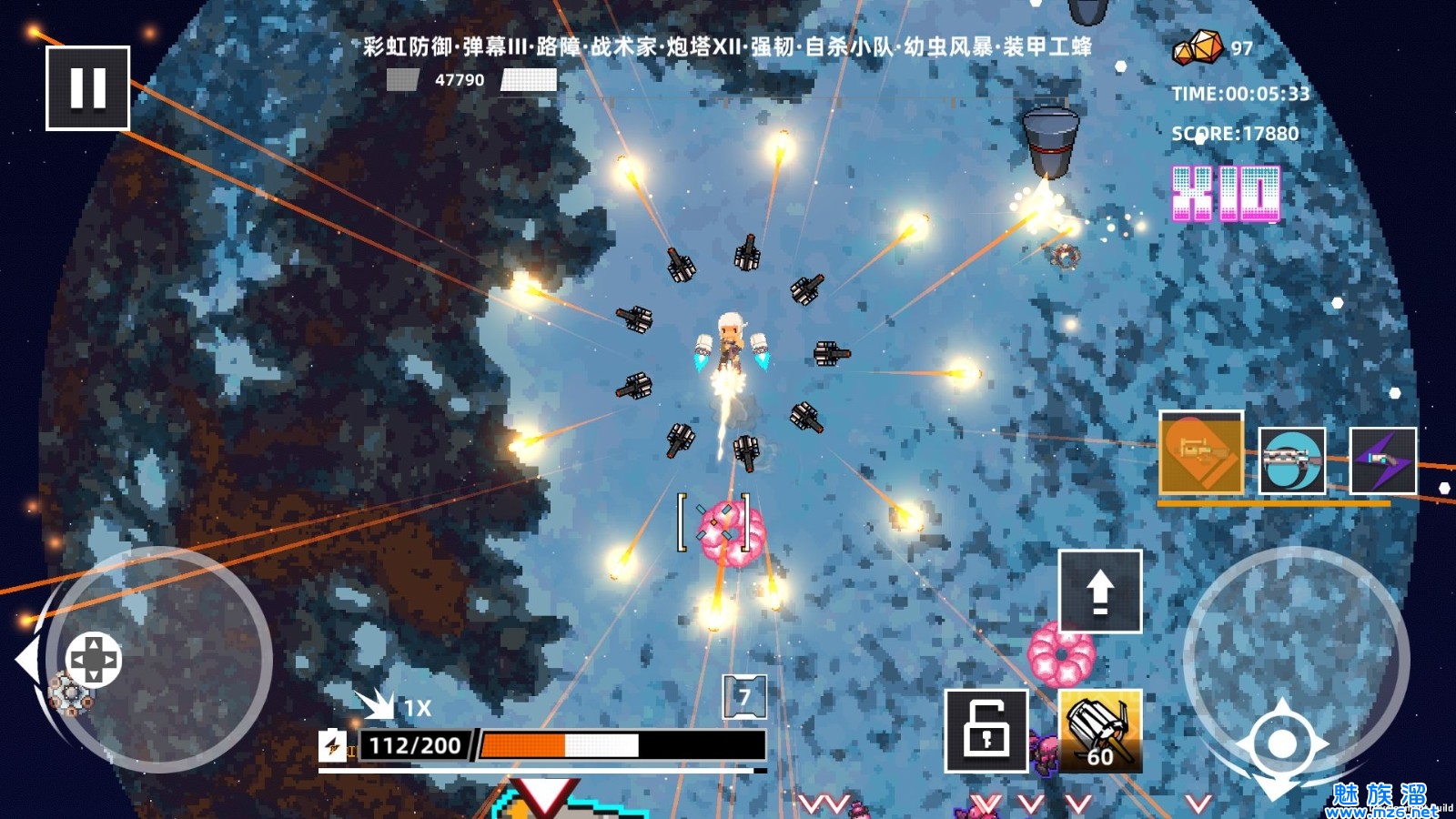Tap the up-arrow button
The width and height of the screenshot is (1456, 819).
(x=1100, y=591)
